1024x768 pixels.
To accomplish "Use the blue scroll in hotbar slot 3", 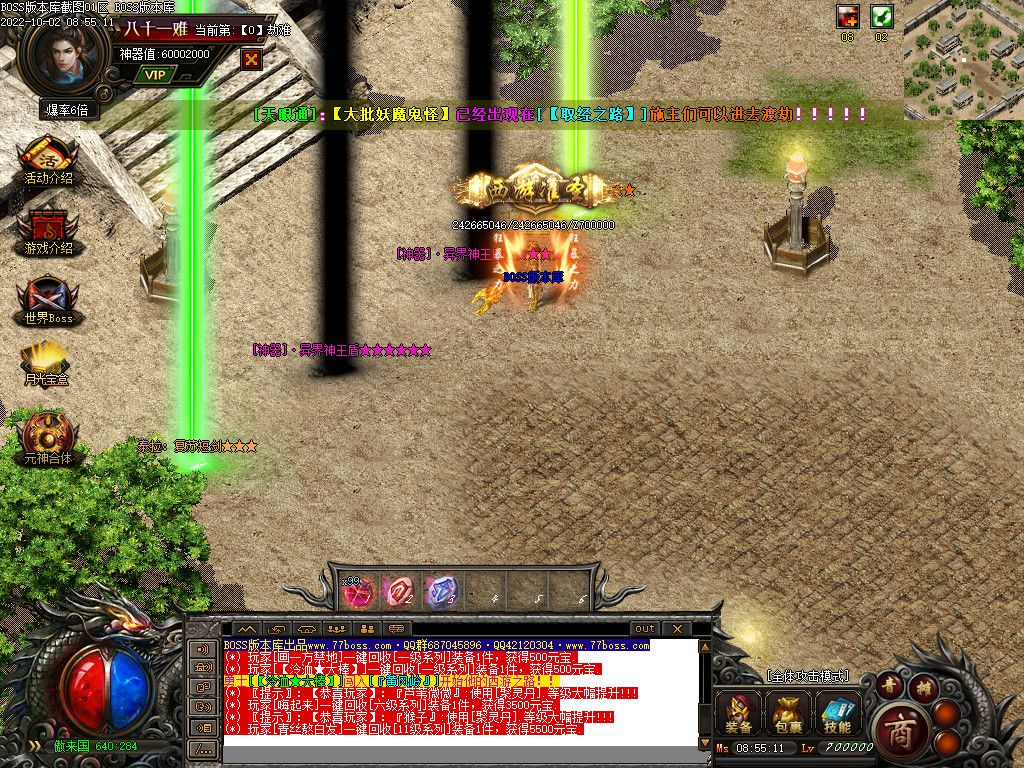I will click(x=439, y=592).
